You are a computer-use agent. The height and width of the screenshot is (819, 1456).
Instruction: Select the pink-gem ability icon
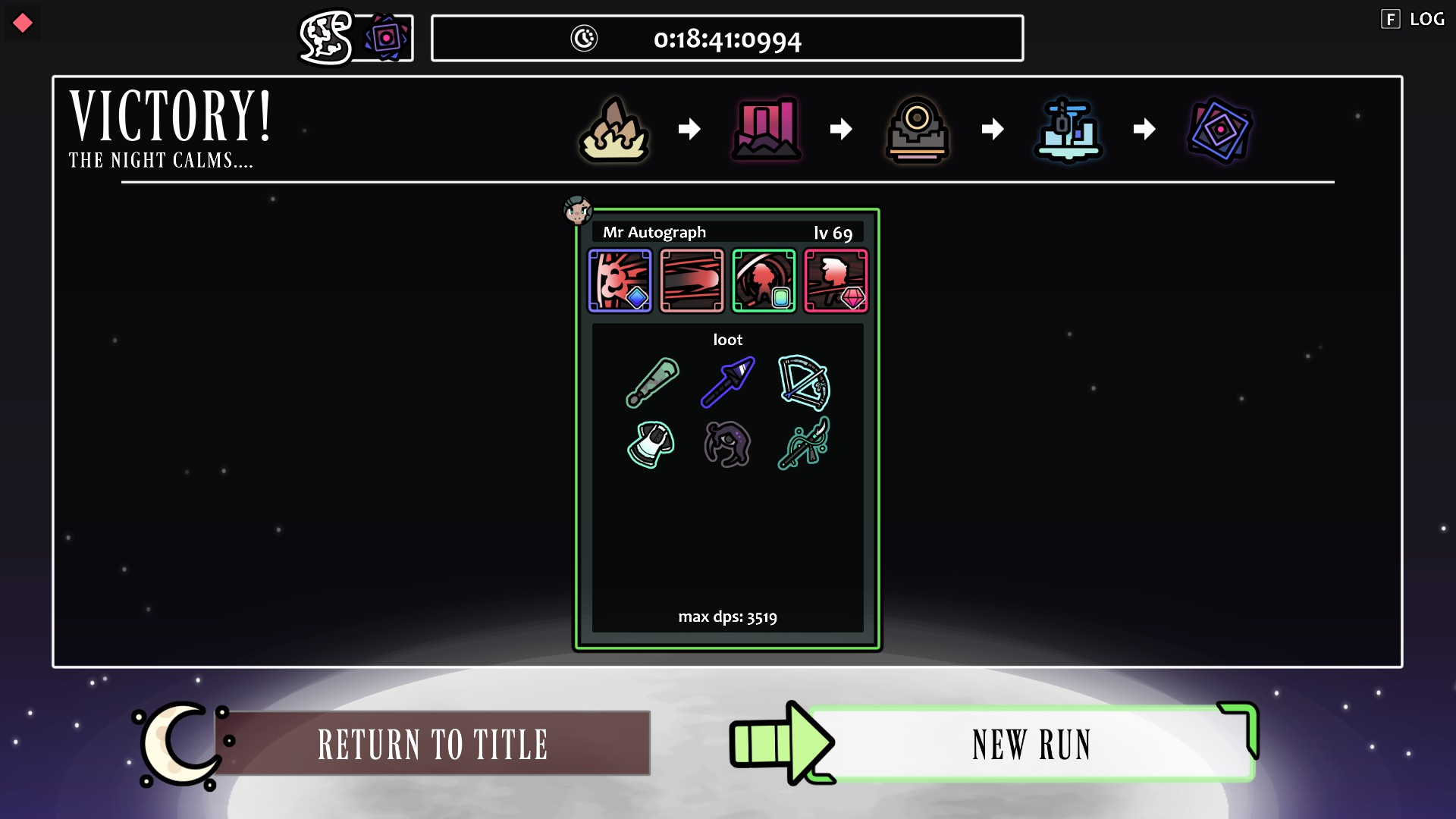pyautogui.click(x=836, y=281)
